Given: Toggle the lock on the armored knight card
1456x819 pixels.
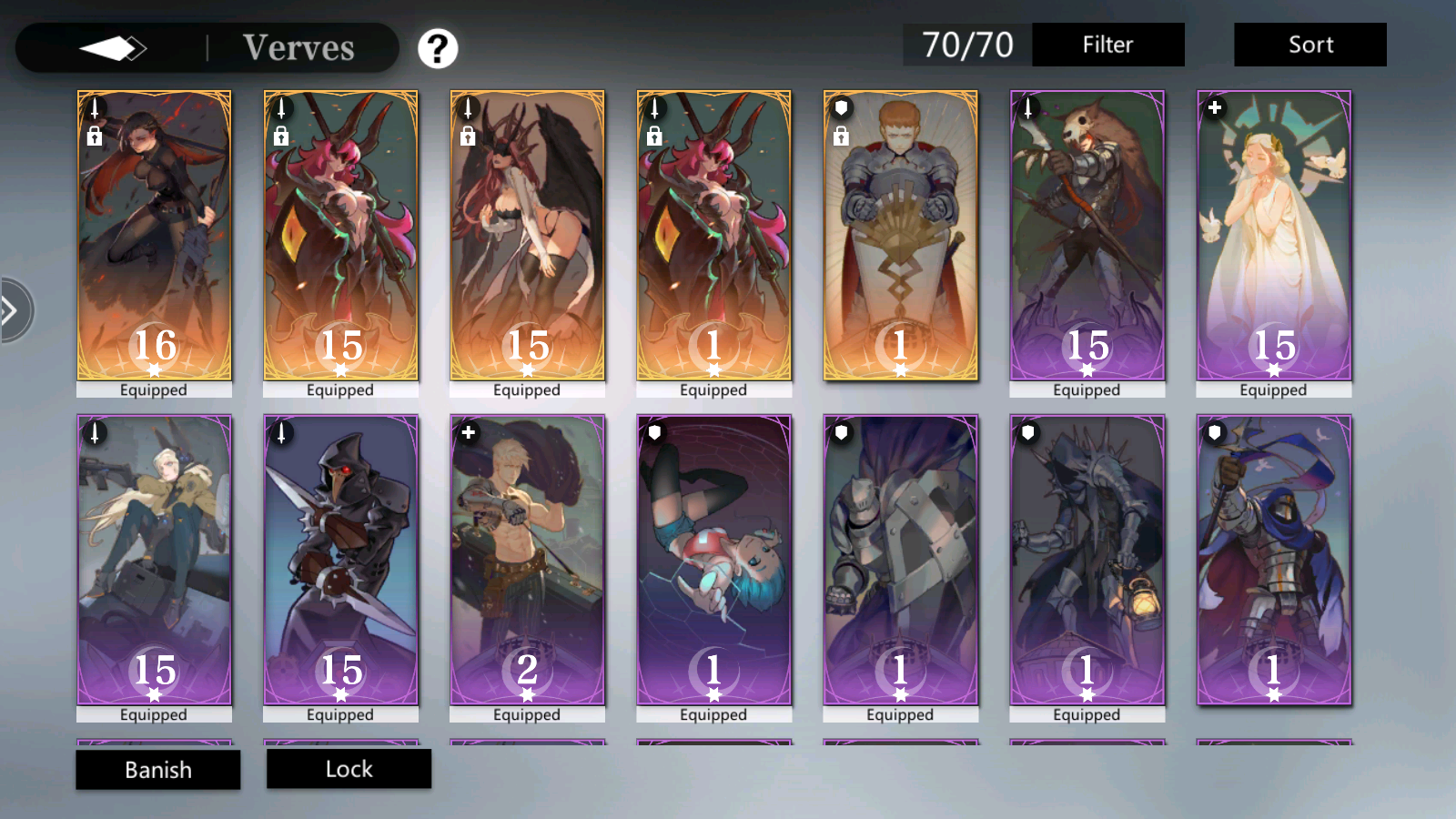Looking at the screenshot, I should click(x=841, y=137).
